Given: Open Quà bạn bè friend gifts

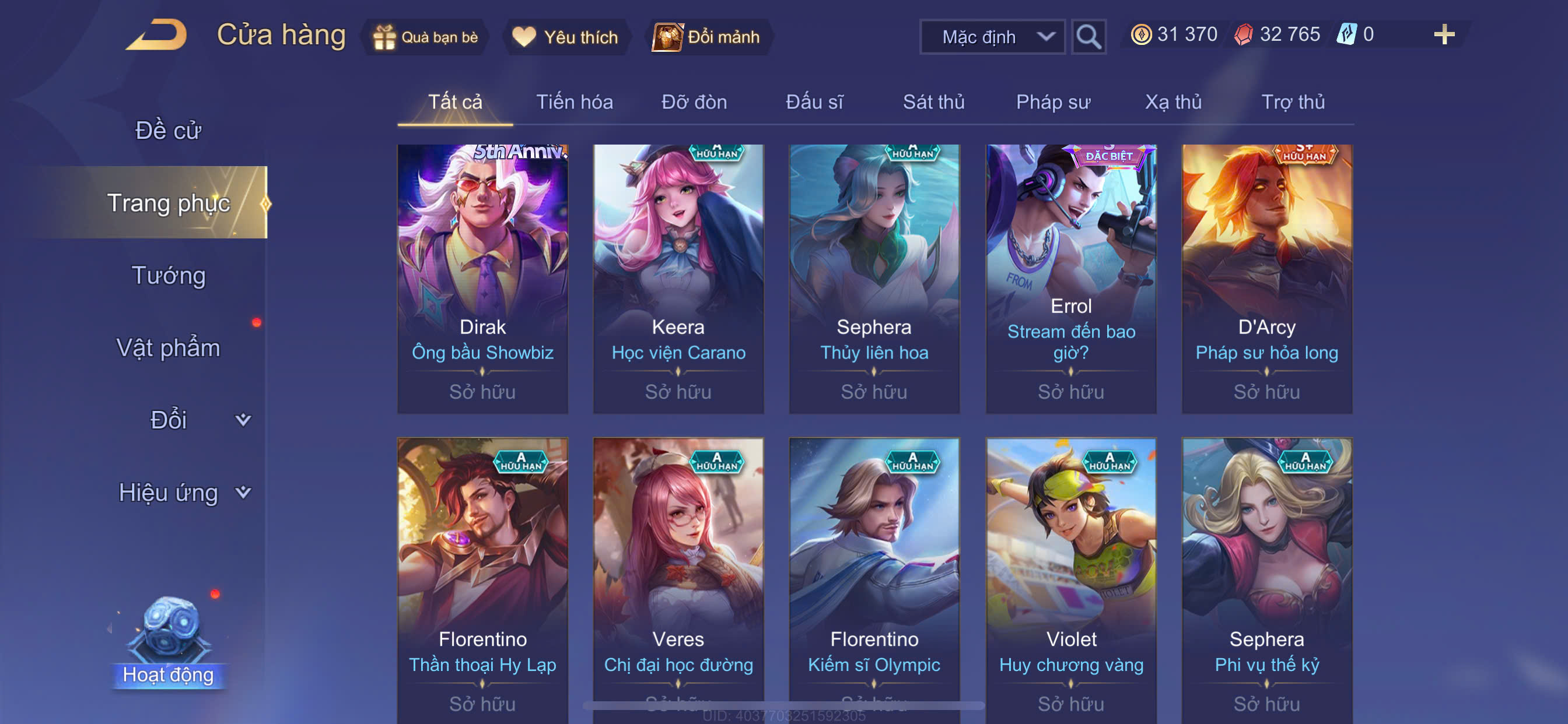Looking at the screenshot, I should 425,37.
